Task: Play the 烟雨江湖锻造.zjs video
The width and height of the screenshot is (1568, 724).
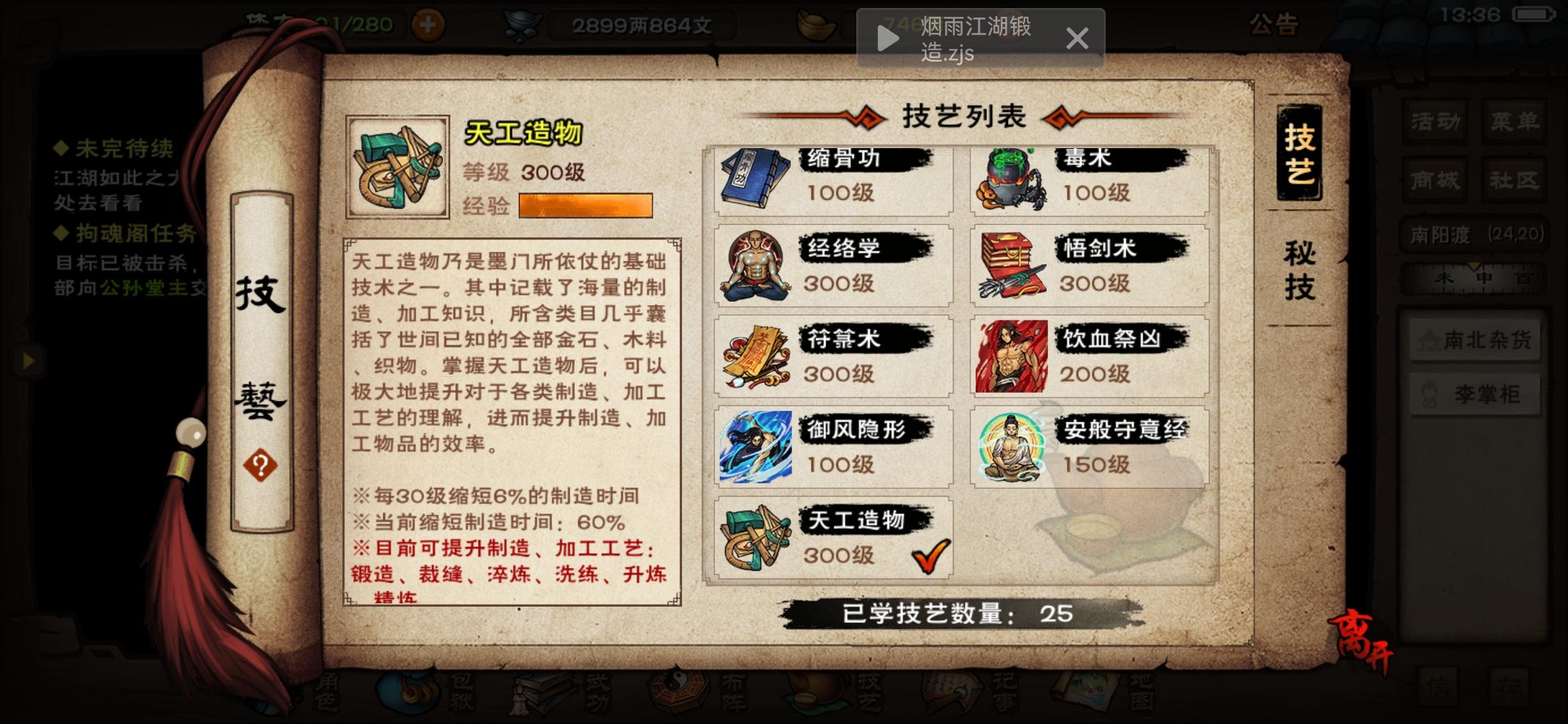Action: pos(889,37)
